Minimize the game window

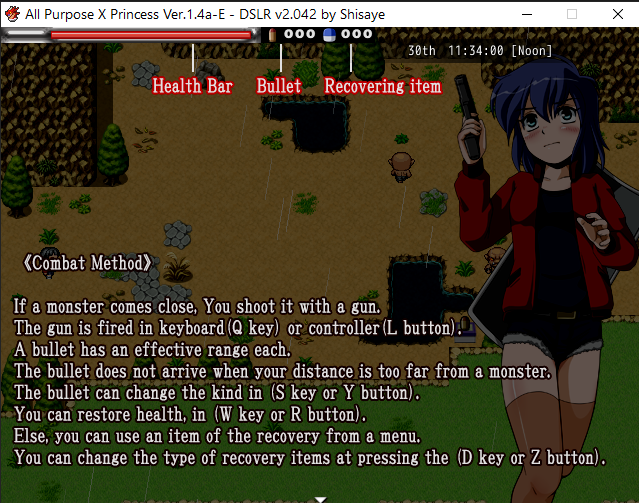[x=525, y=14]
